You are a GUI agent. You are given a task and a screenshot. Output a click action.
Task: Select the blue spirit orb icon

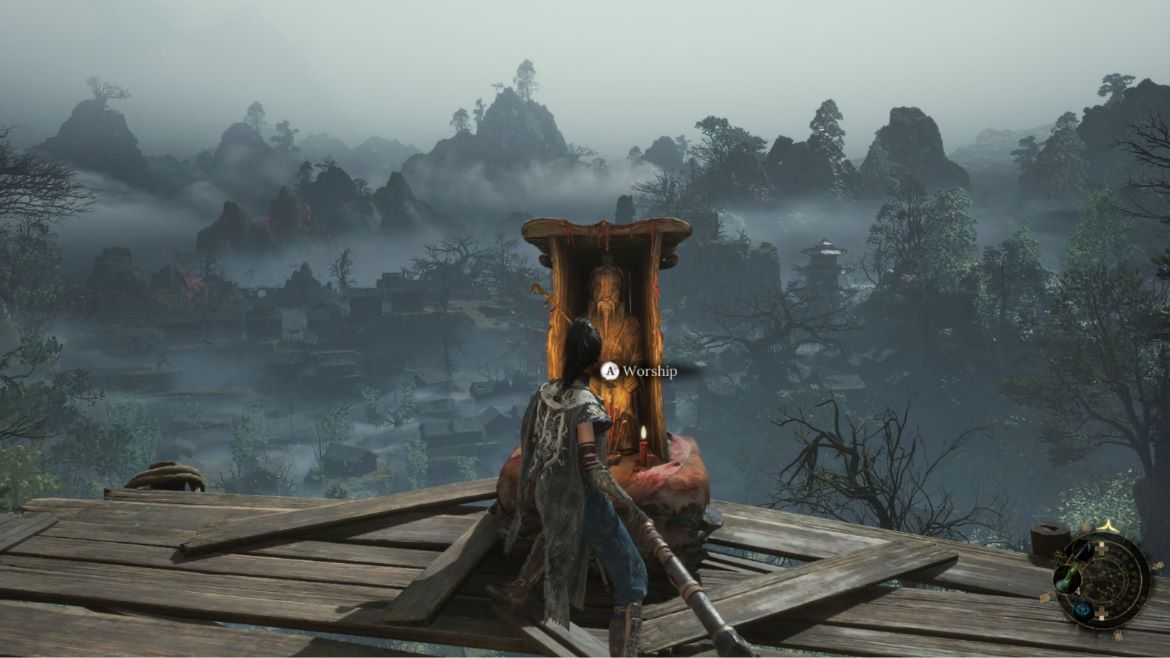tap(1083, 610)
